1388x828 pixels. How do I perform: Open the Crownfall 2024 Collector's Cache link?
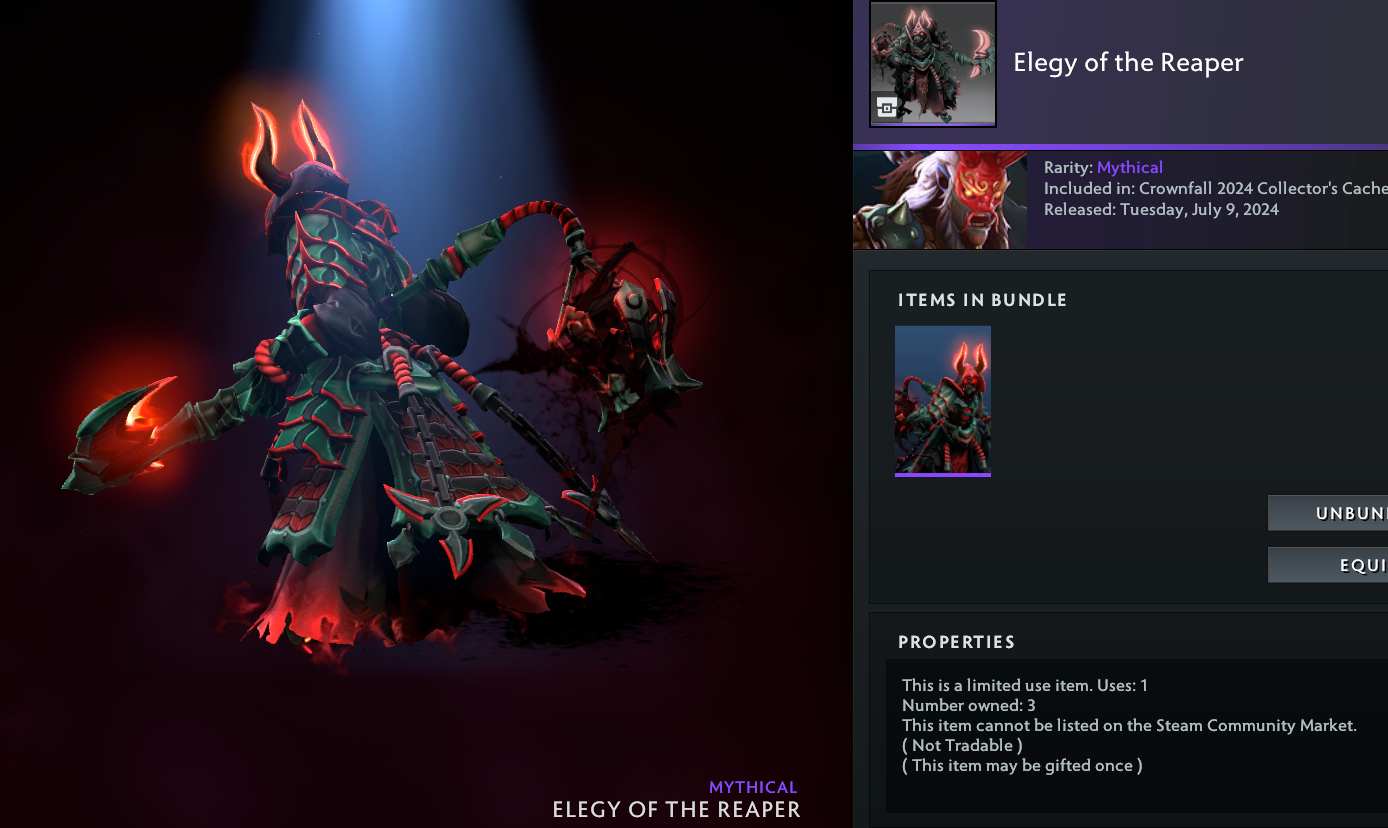[1262, 188]
